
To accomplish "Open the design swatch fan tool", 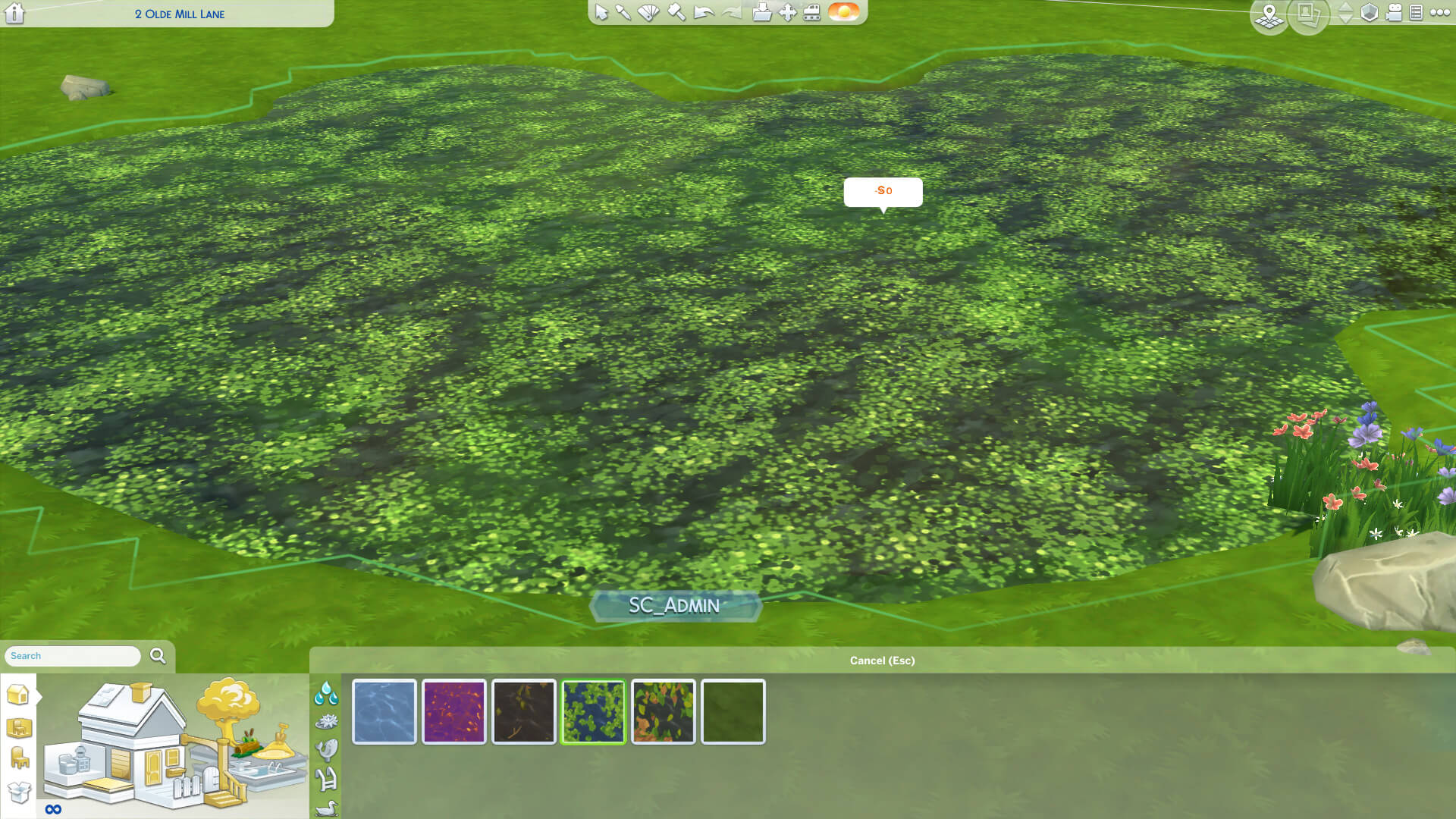I will coord(648,13).
